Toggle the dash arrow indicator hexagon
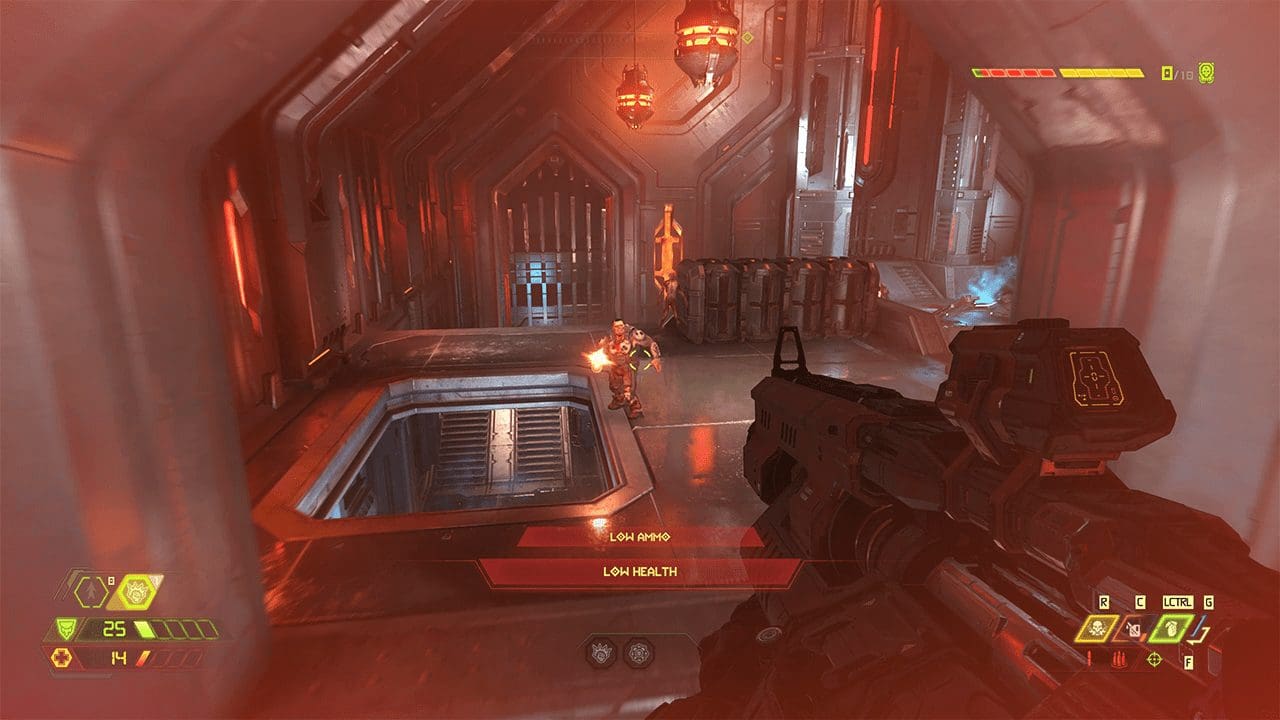This screenshot has width=1280, height=720. pyautogui.click(x=90, y=592)
